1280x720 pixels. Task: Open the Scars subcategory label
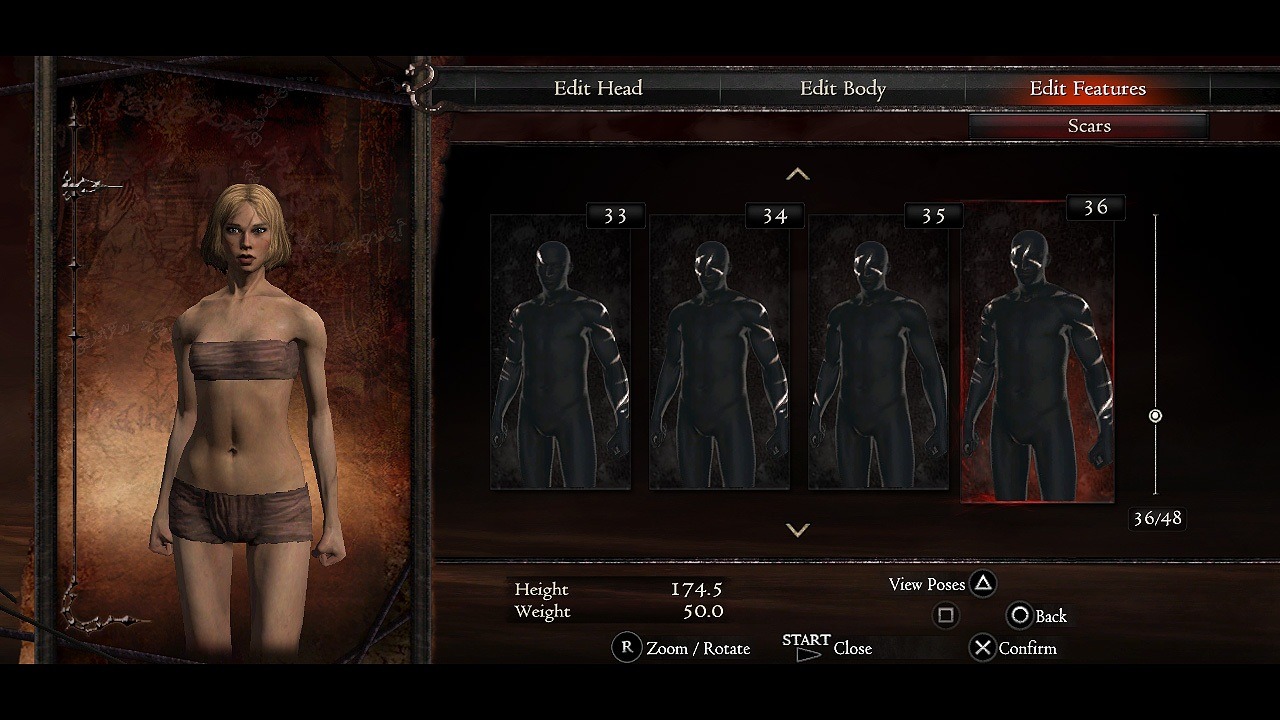coord(1089,126)
